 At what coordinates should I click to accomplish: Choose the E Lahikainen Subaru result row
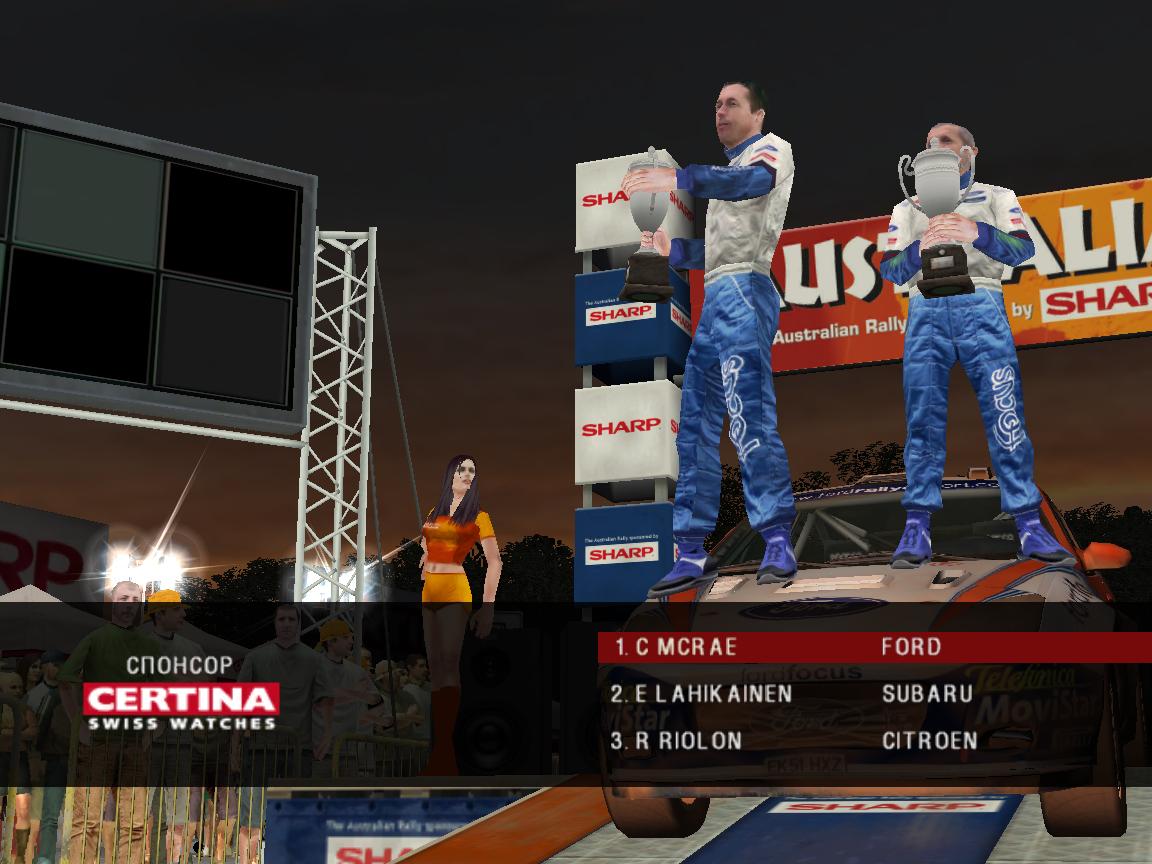pos(874,694)
